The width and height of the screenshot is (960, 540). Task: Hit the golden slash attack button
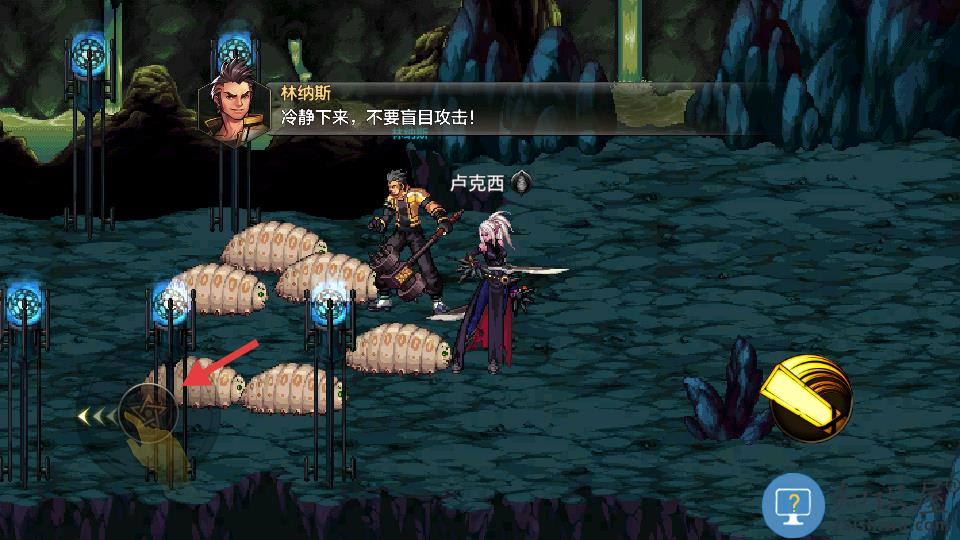coord(810,399)
